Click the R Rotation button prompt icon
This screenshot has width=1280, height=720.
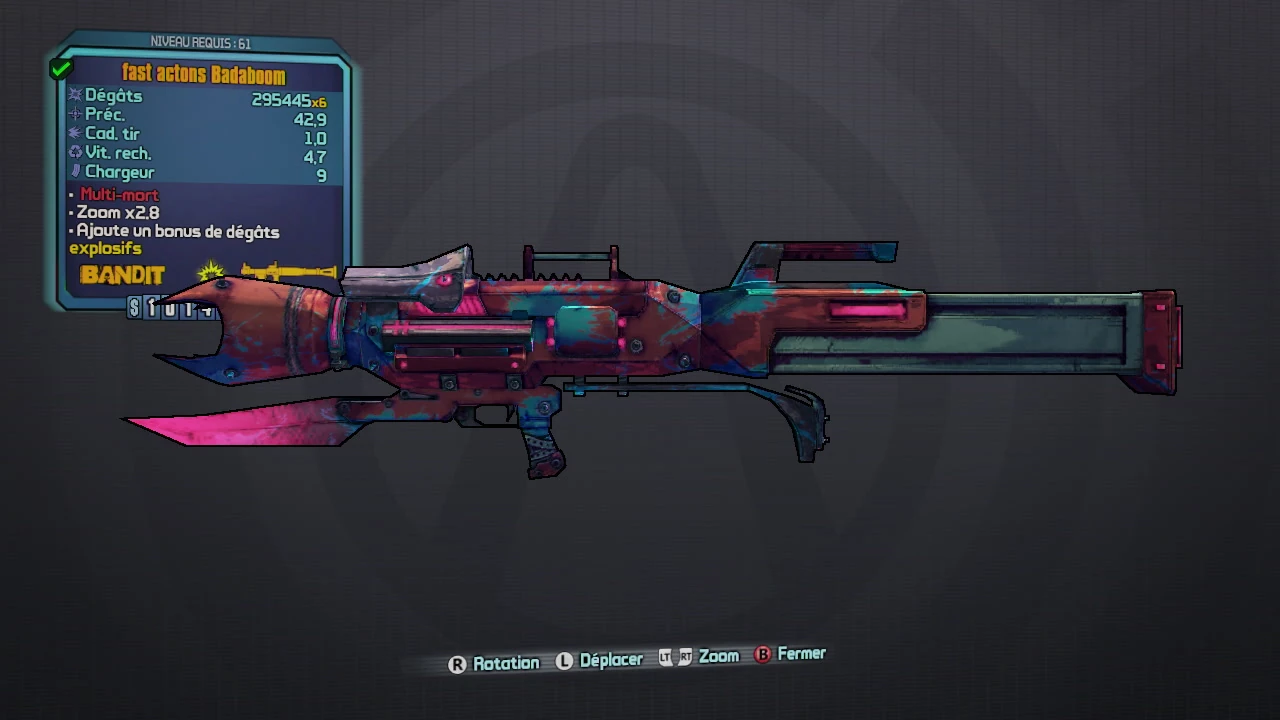[x=457, y=663]
